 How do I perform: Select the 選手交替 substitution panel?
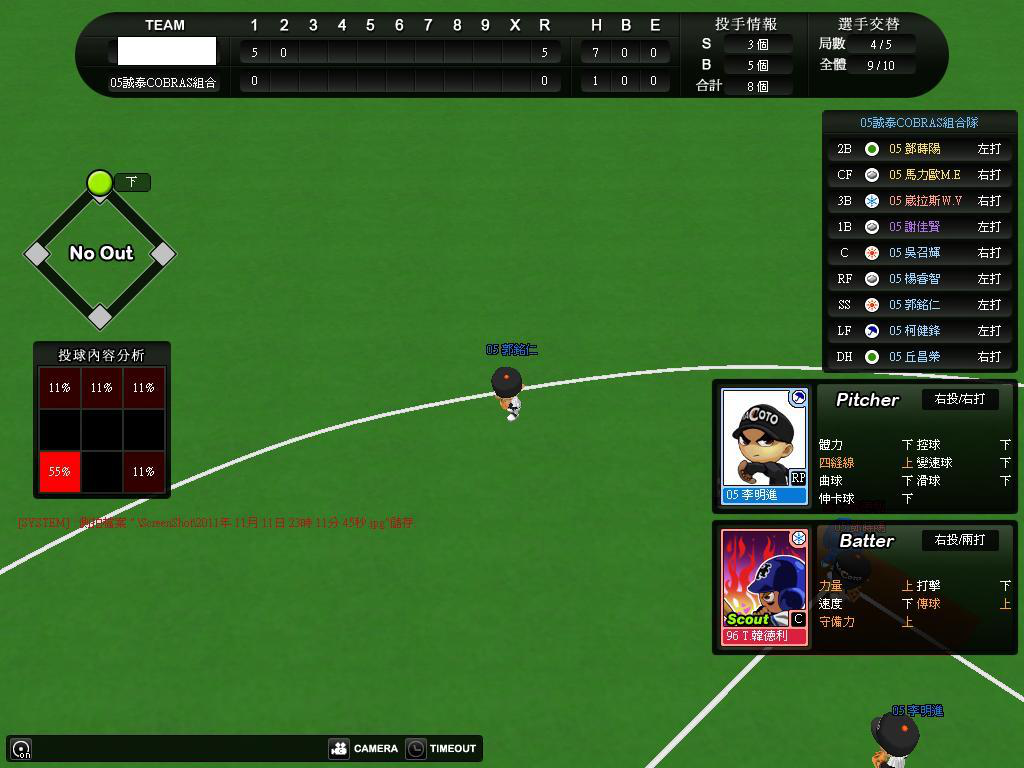pyautogui.click(x=868, y=24)
